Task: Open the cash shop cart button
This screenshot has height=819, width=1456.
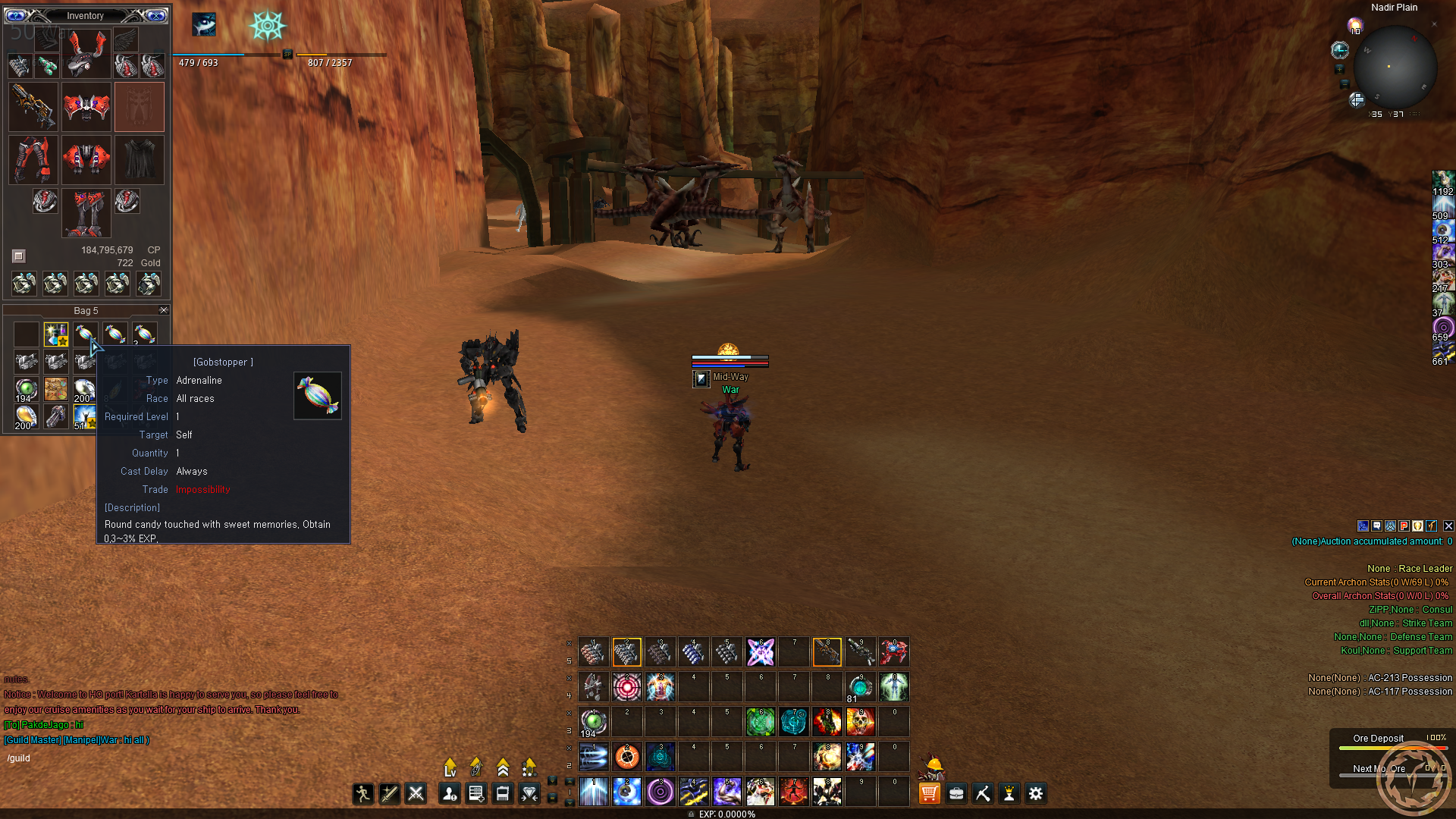Action: pos(929,793)
